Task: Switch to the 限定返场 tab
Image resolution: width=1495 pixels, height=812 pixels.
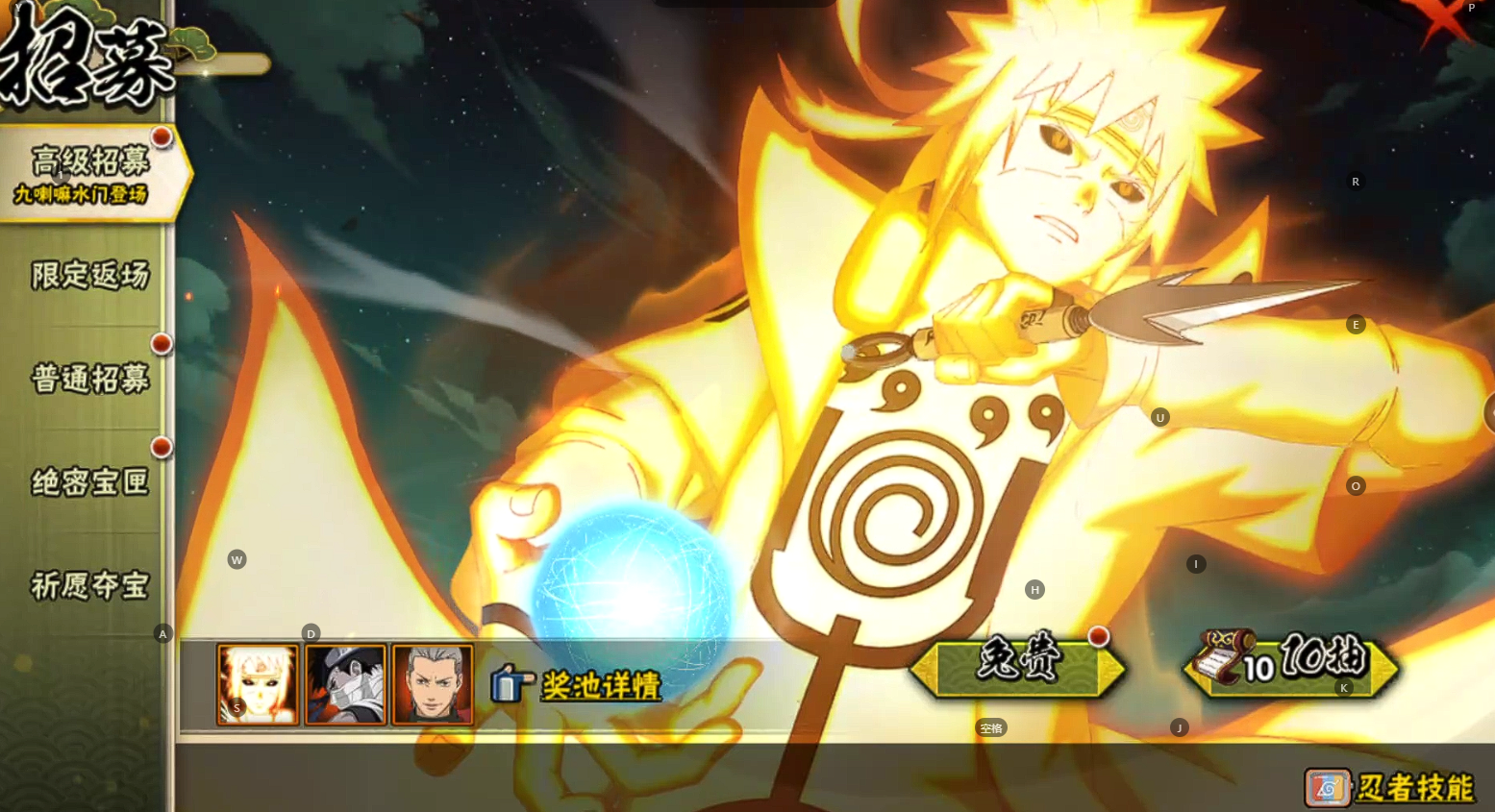Action: (x=89, y=276)
